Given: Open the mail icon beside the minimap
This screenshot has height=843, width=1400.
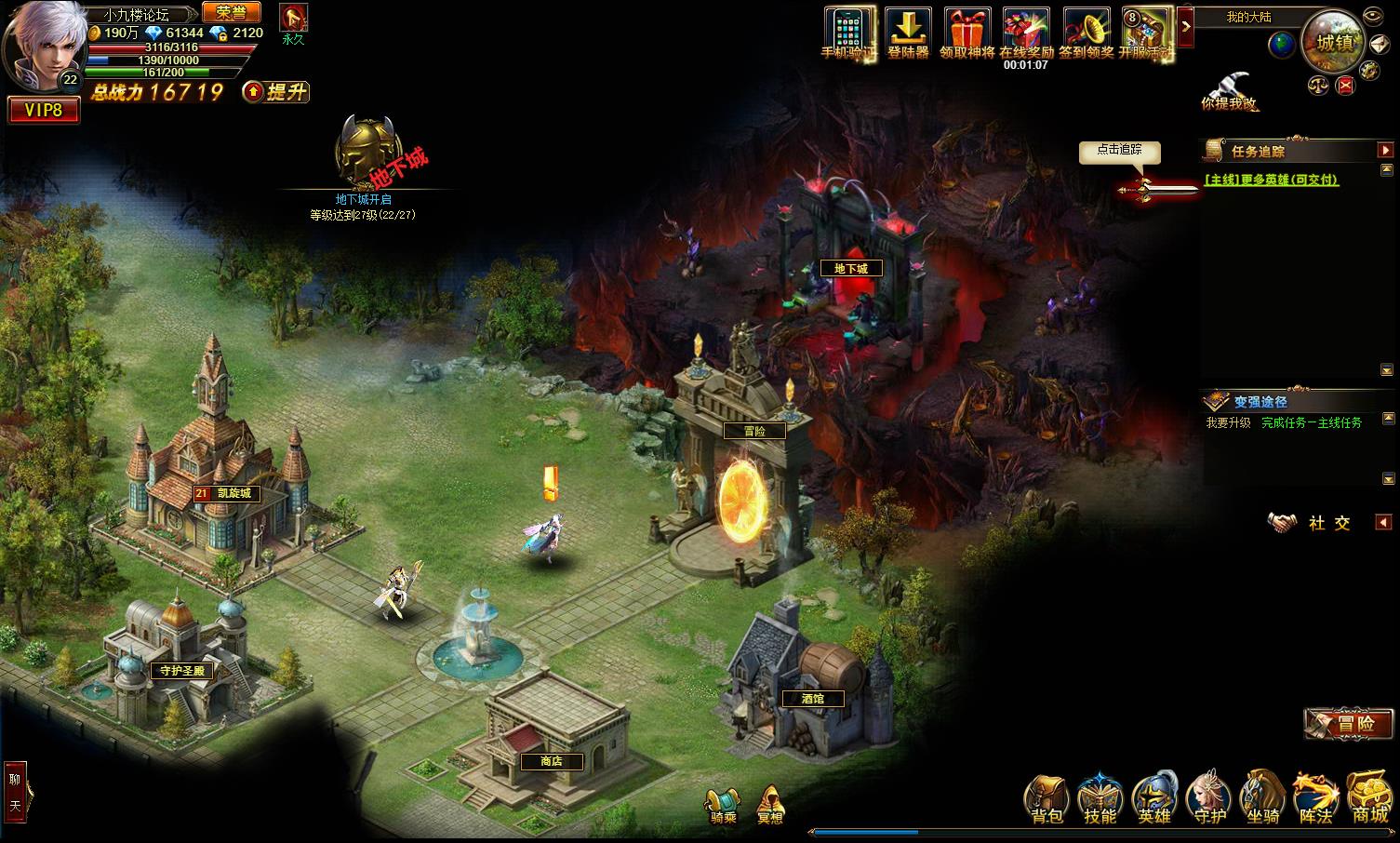Looking at the screenshot, I should pos(1380,44).
